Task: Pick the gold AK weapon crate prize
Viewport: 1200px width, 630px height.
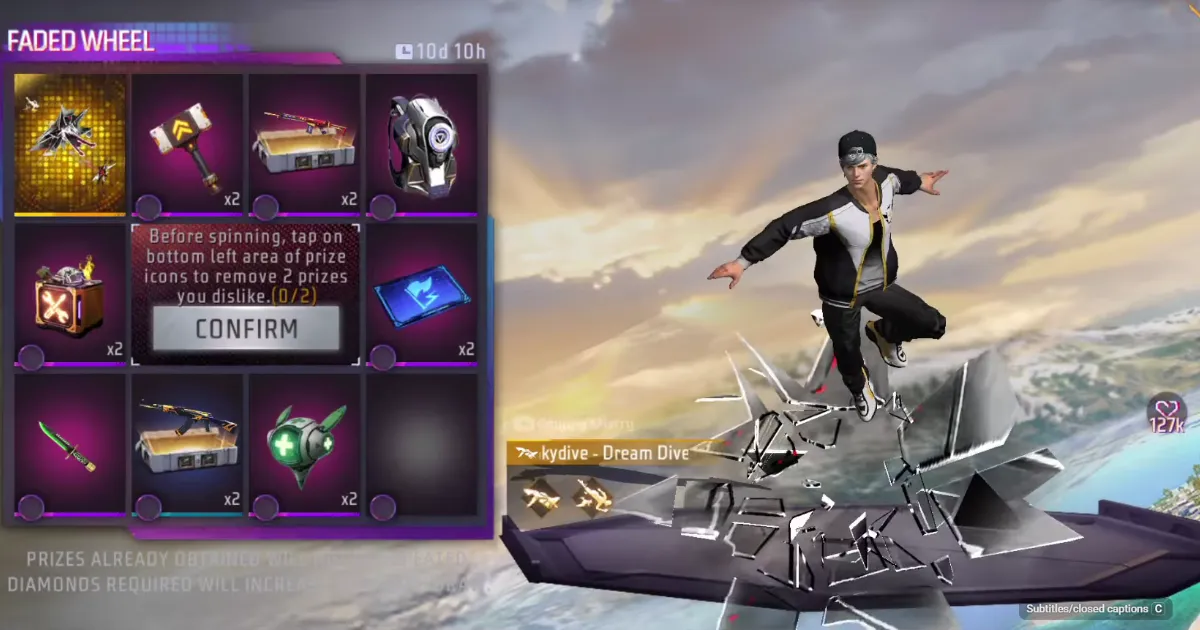Action: [187, 445]
